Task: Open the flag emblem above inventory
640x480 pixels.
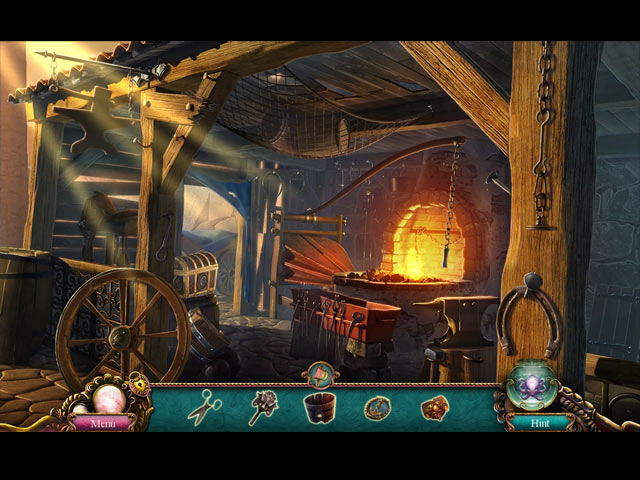Action: 321,373
